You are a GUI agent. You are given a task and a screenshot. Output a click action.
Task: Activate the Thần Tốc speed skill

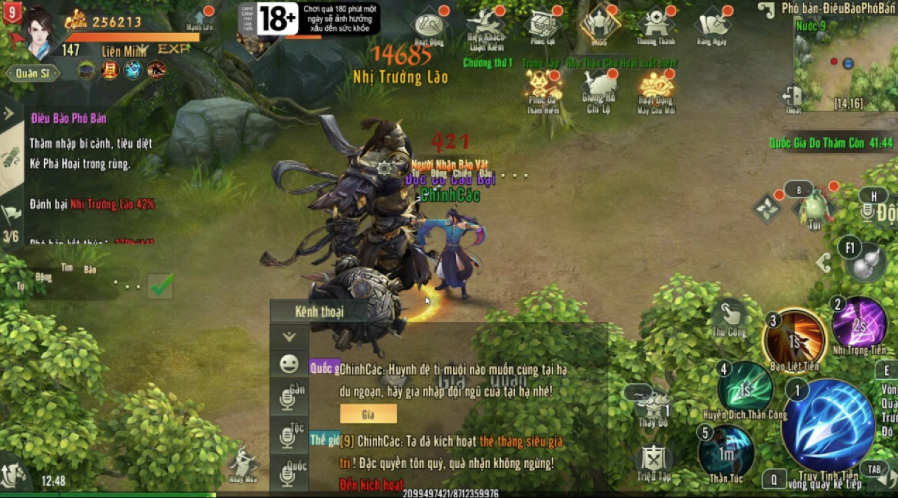point(726,450)
